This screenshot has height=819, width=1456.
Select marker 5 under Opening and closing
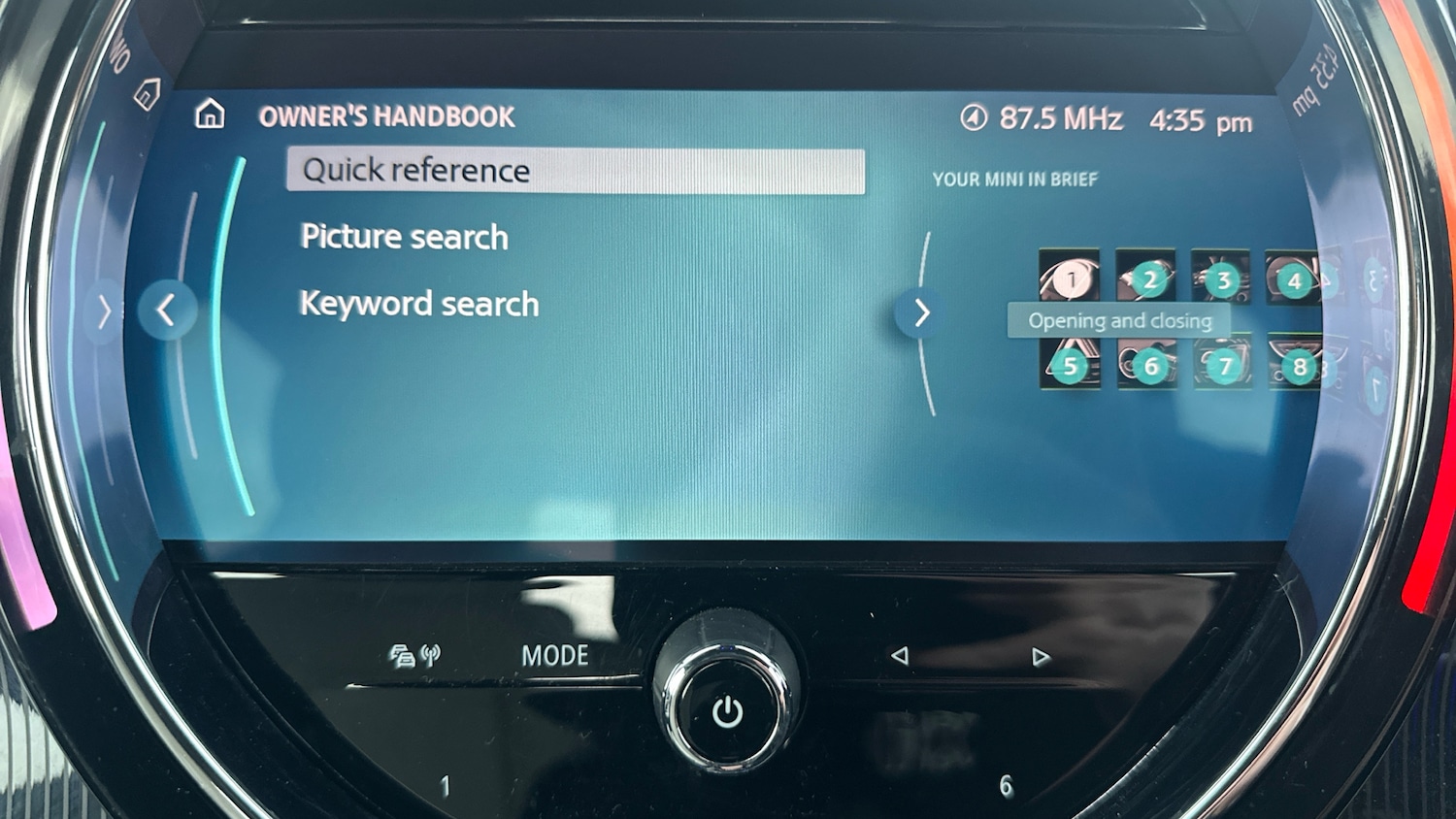click(1070, 367)
